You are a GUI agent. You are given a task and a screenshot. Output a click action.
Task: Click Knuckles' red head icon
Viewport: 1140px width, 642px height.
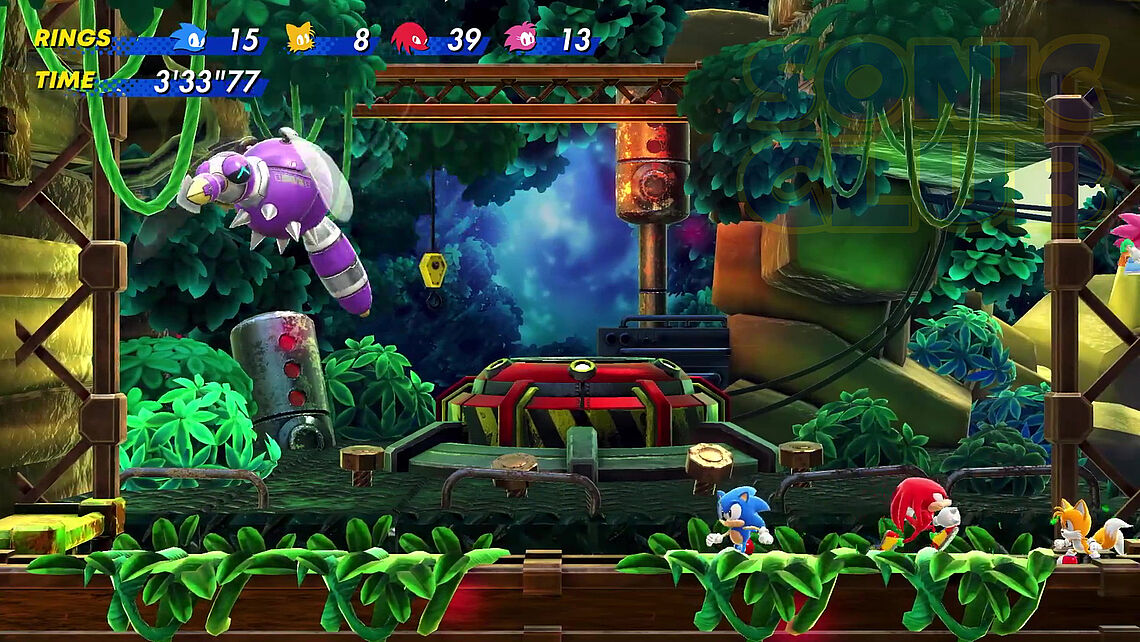409,38
